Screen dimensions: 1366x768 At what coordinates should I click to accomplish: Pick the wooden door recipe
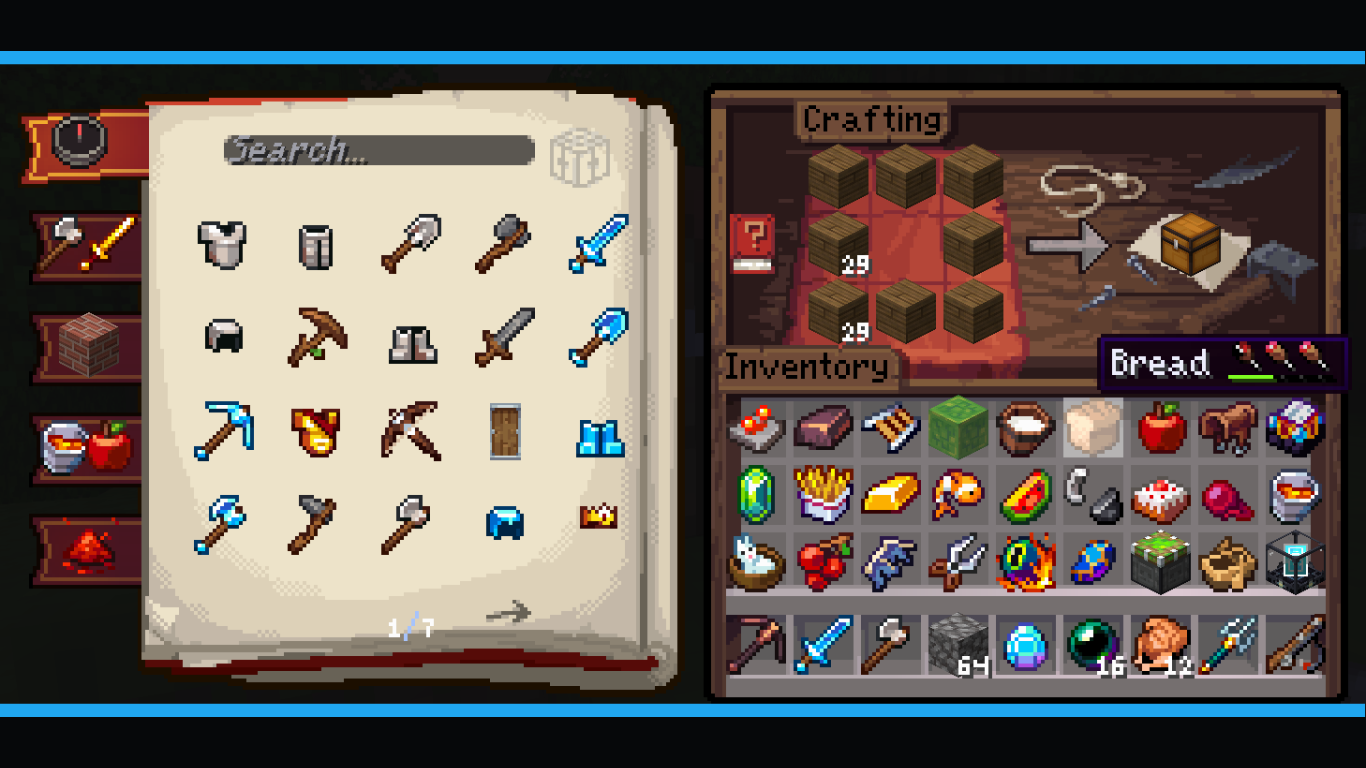505,431
